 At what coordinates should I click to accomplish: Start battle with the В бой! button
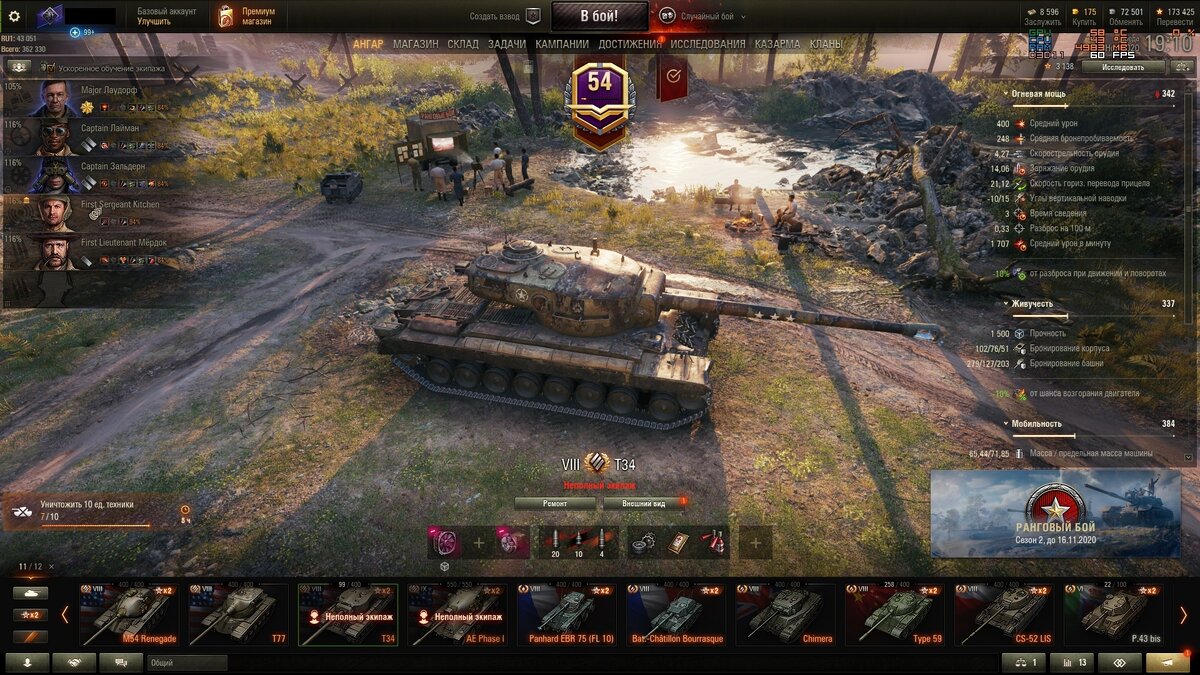tap(599, 16)
